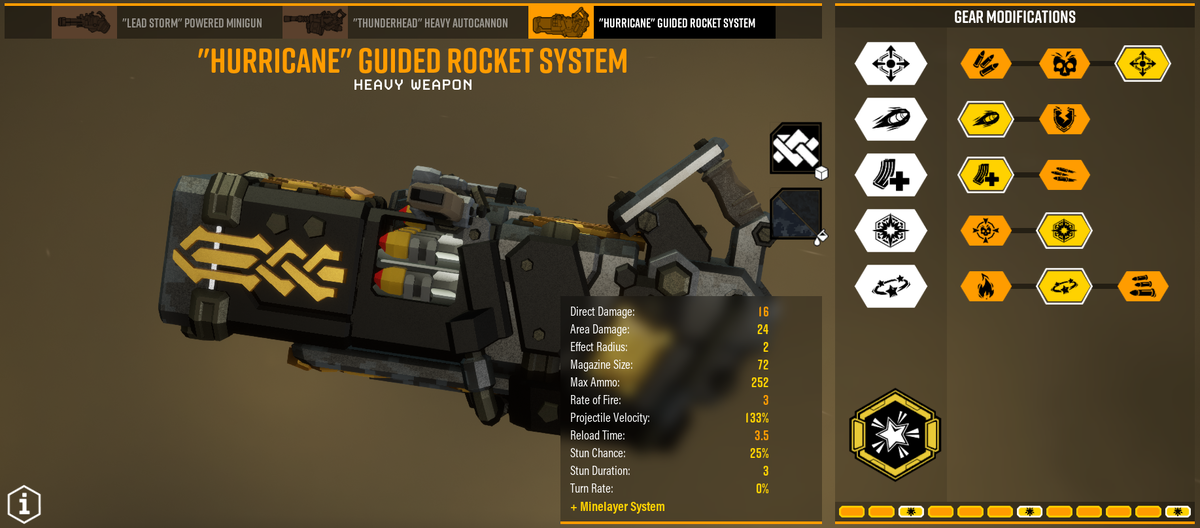Select the yellow four-arrow crosshair mod
Screen dimensions: 1200x528
1142,63
